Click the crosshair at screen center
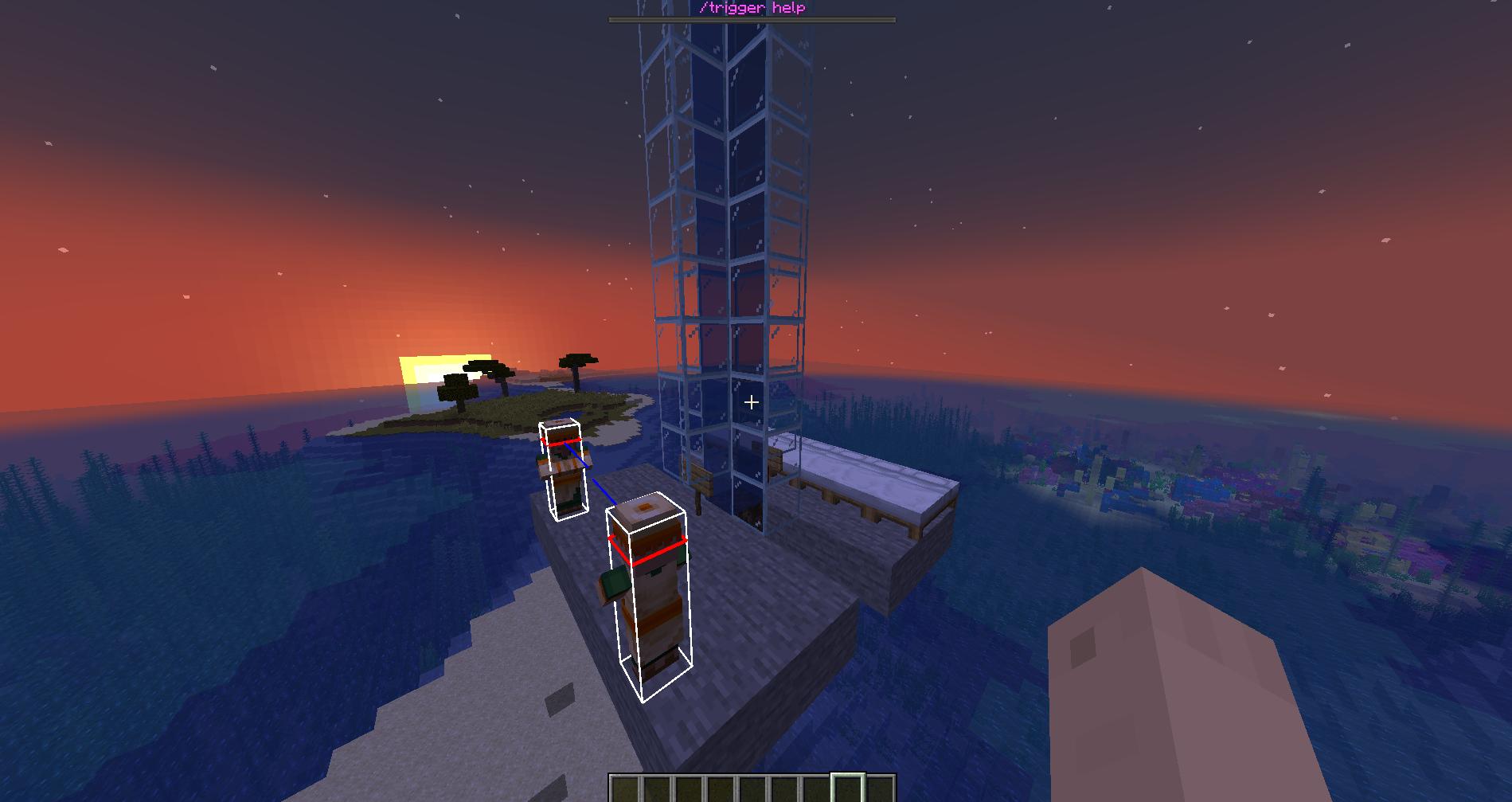The width and height of the screenshot is (1512, 802). point(752,402)
